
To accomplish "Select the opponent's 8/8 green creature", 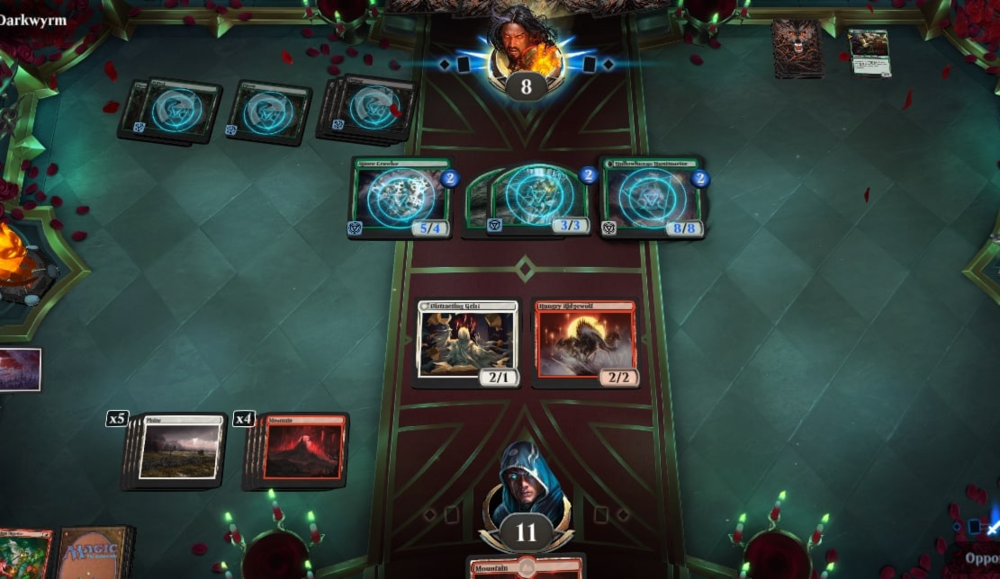I will pyautogui.click(x=653, y=197).
